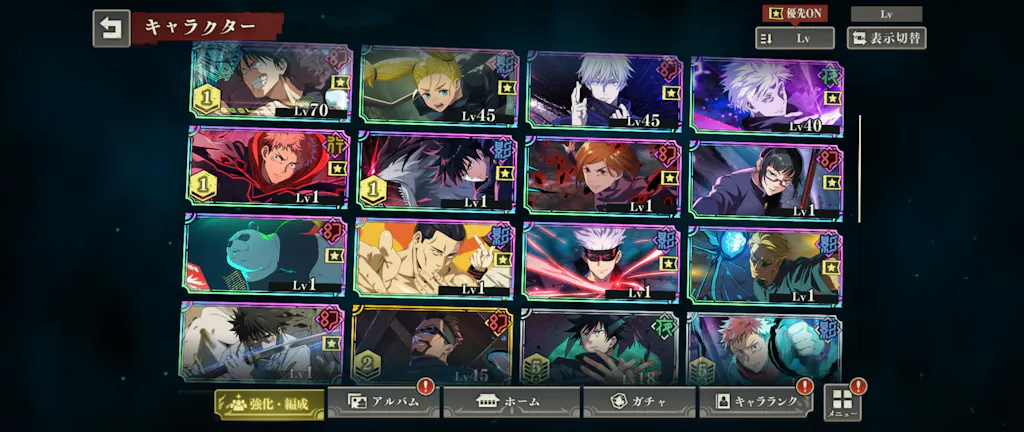
Task: Open the ガチャ gacha tab
Action: (639, 402)
